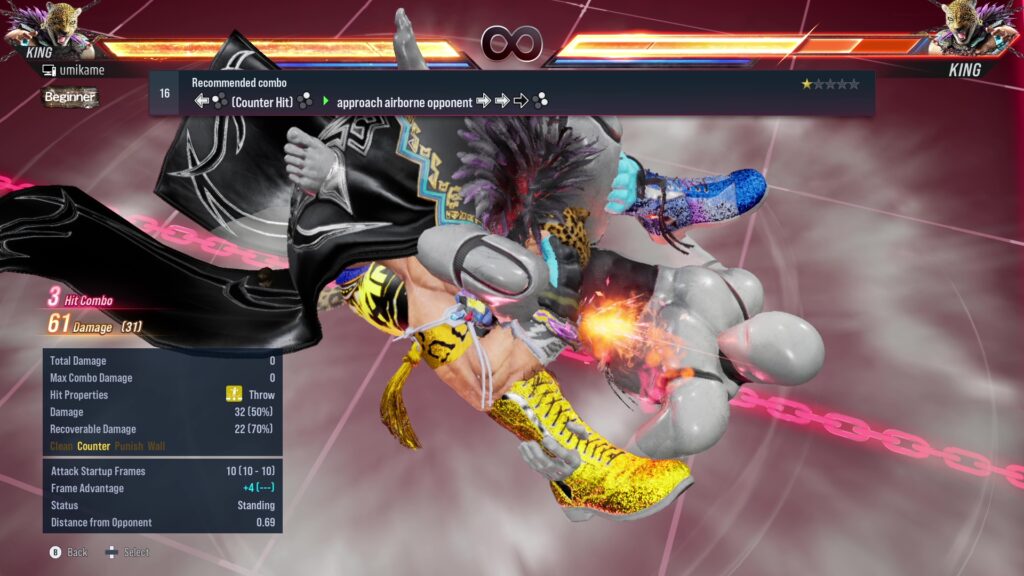Select recommended combo number 16 row

click(512, 93)
